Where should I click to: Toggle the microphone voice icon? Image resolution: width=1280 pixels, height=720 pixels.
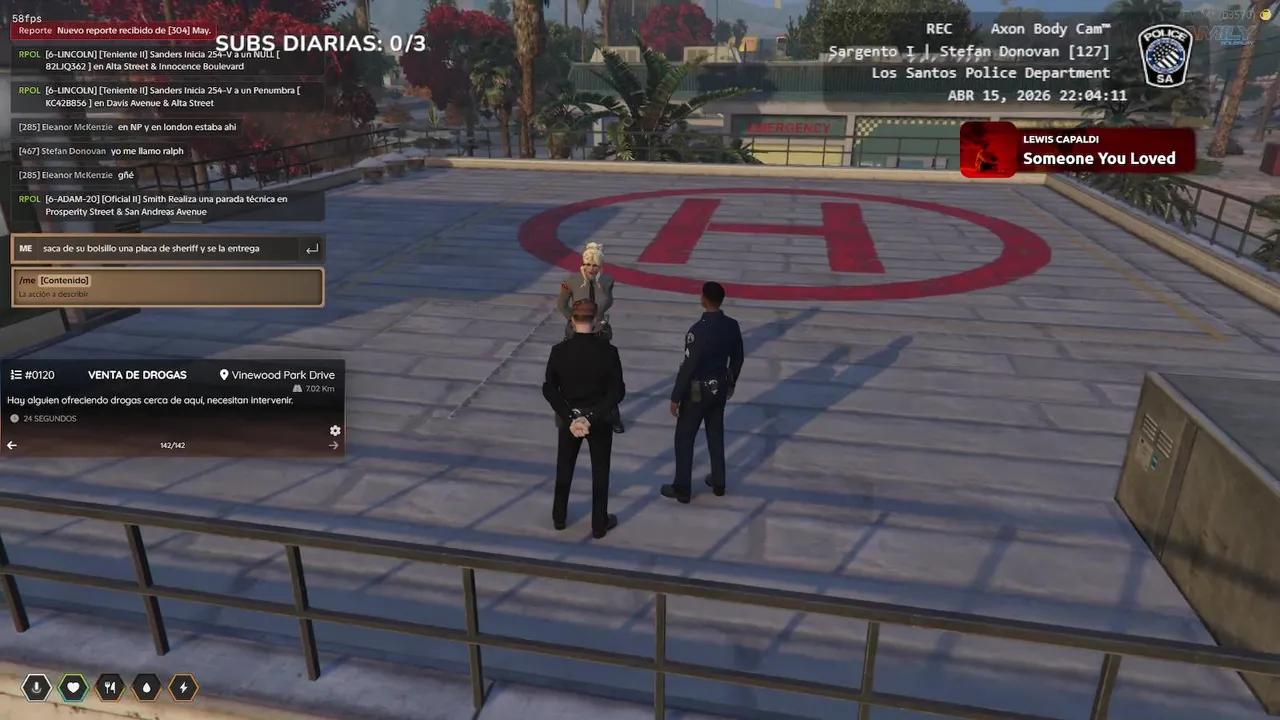click(36, 687)
